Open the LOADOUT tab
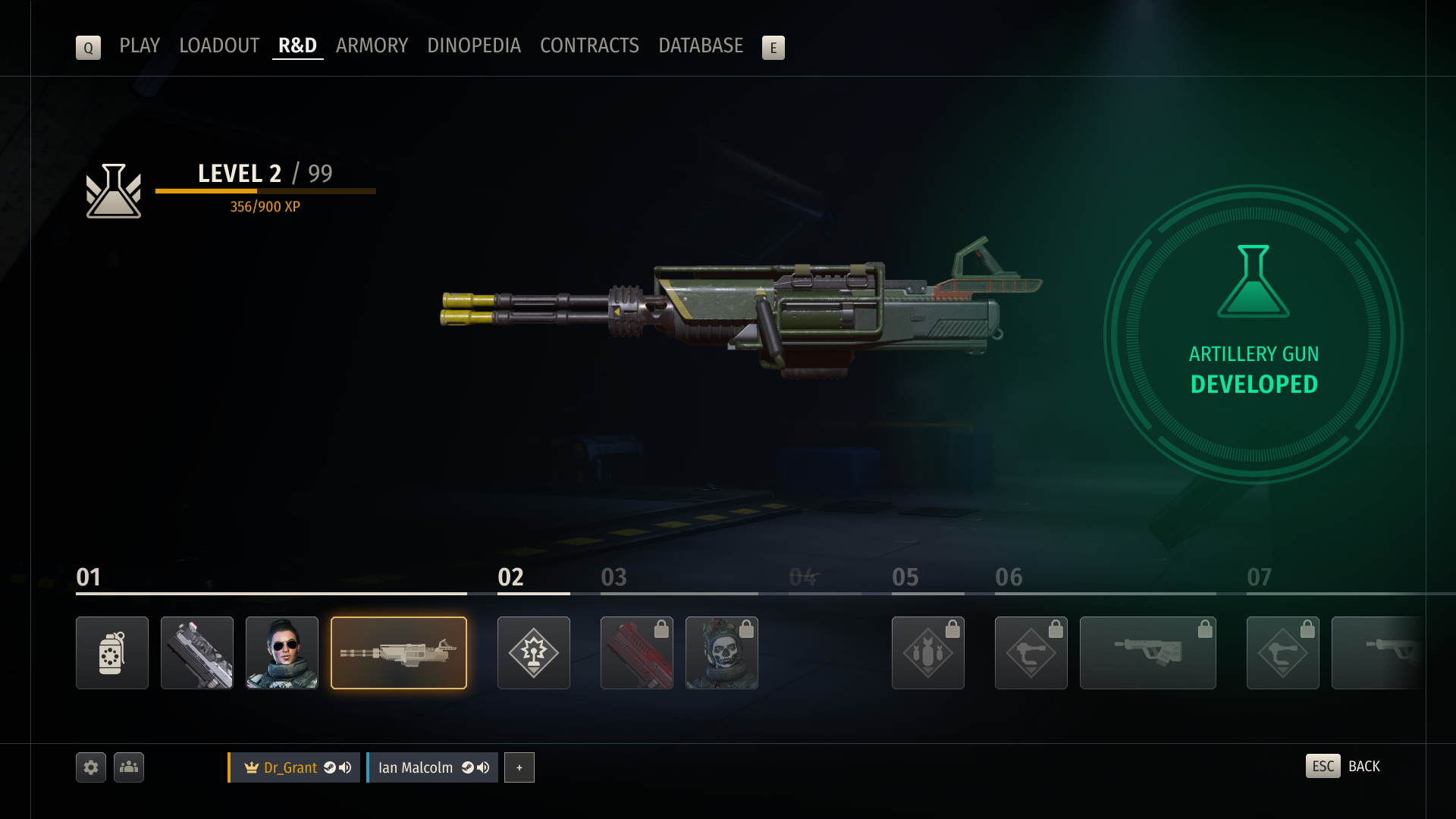The width and height of the screenshot is (1456, 819). 219,46
